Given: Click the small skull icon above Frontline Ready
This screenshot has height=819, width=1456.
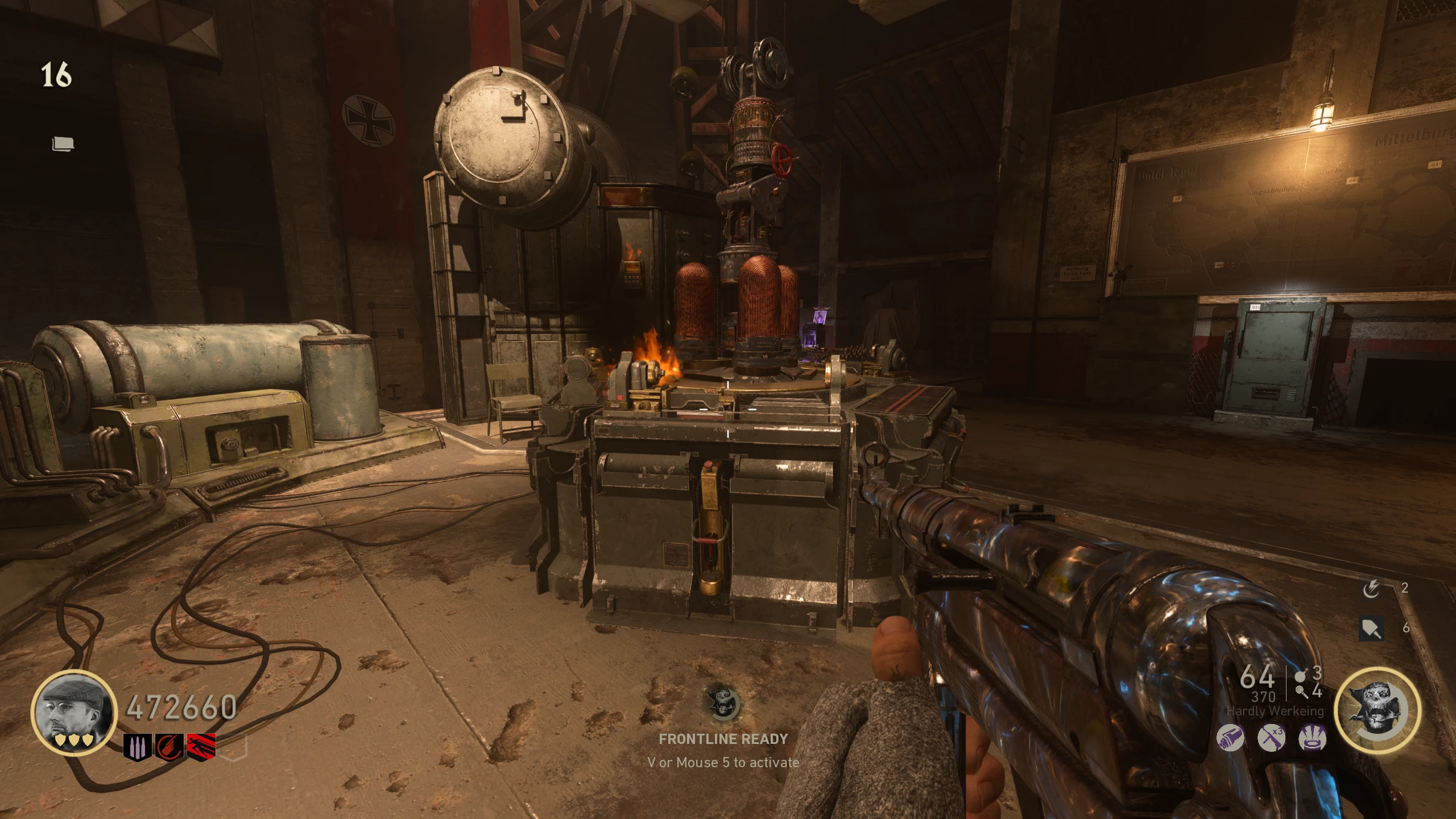Looking at the screenshot, I should [x=722, y=703].
